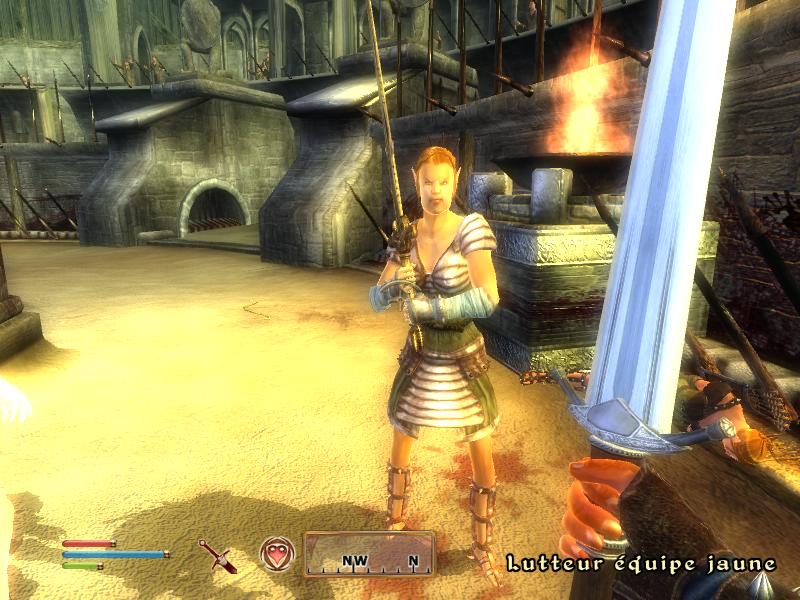
Task: Click the compass direction bar
Action: pyautogui.click(x=369, y=556)
